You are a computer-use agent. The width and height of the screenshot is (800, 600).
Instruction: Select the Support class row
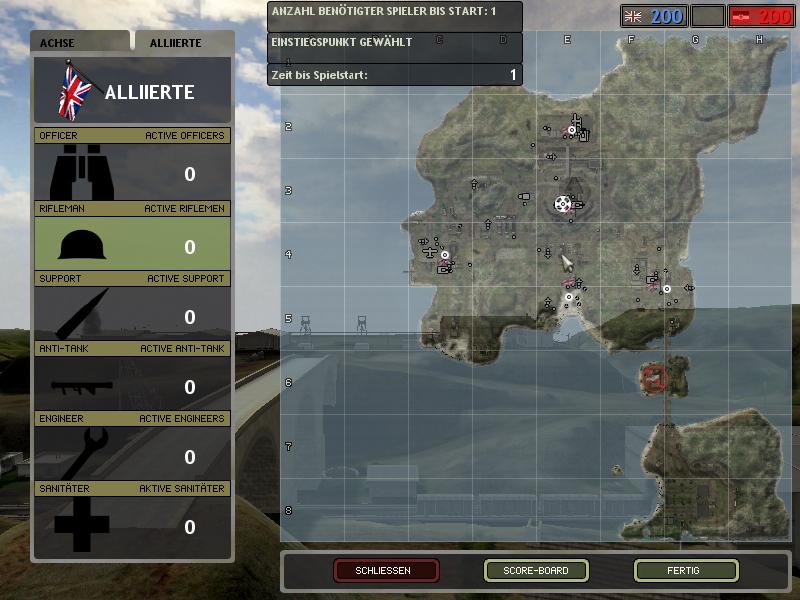132,314
